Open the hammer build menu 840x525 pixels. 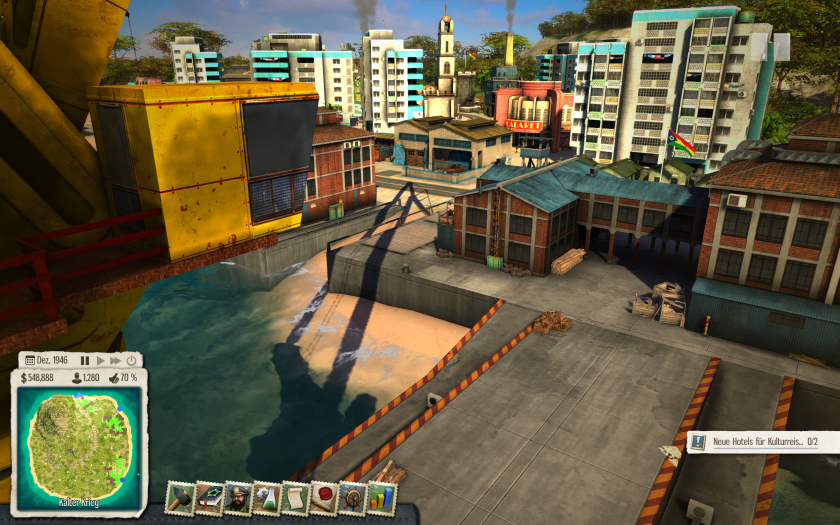point(180,497)
